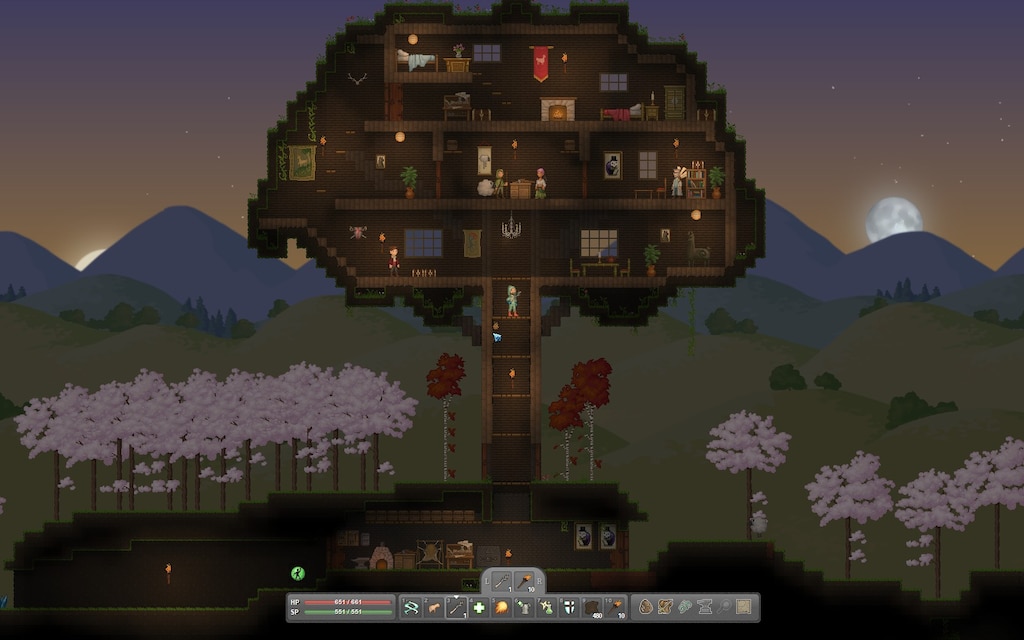Choose the orange pet creature hotbar slot
1024x640 pixels.
433,607
